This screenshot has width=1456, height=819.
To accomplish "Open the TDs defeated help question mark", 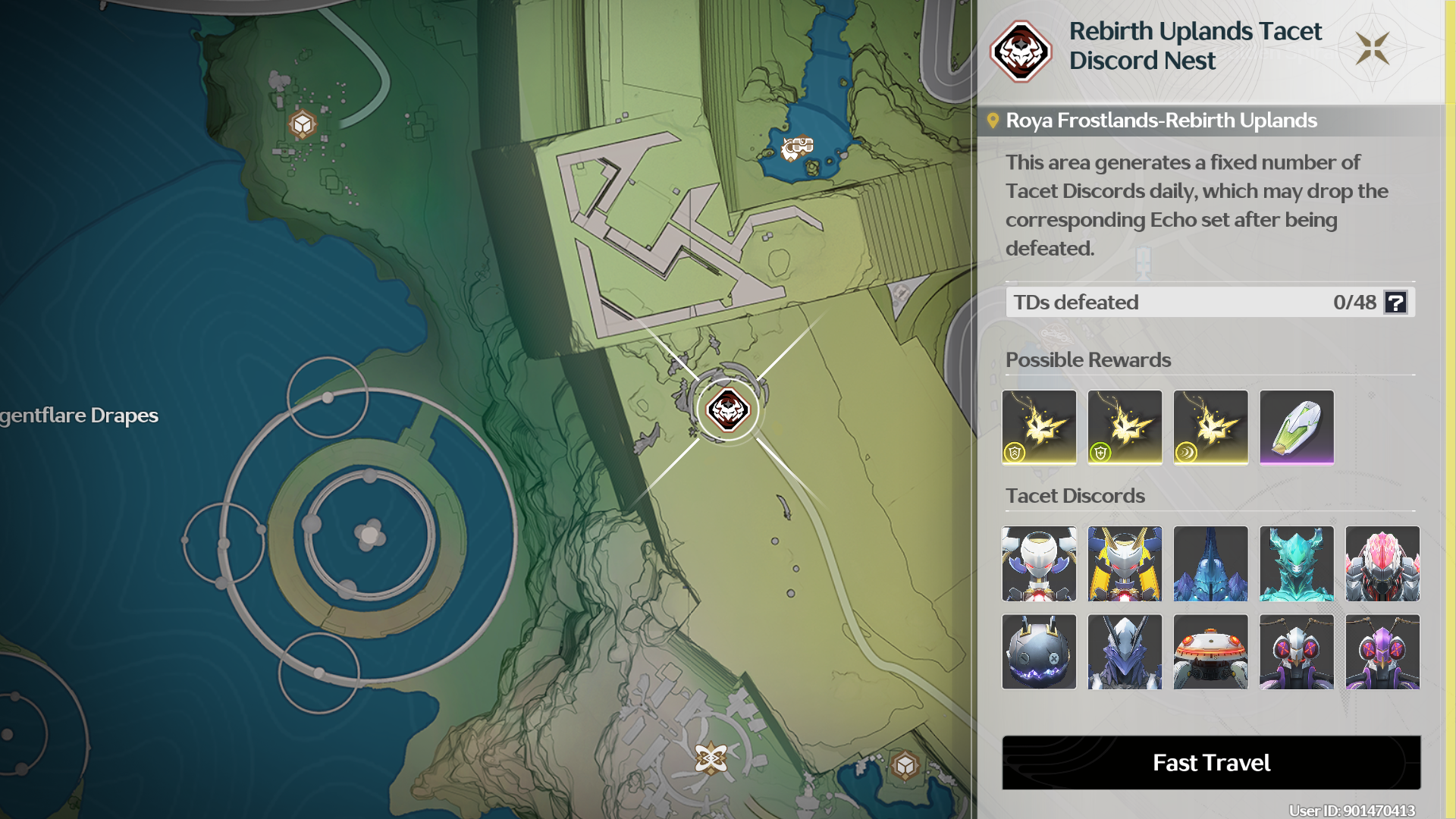I will tap(1395, 303).
